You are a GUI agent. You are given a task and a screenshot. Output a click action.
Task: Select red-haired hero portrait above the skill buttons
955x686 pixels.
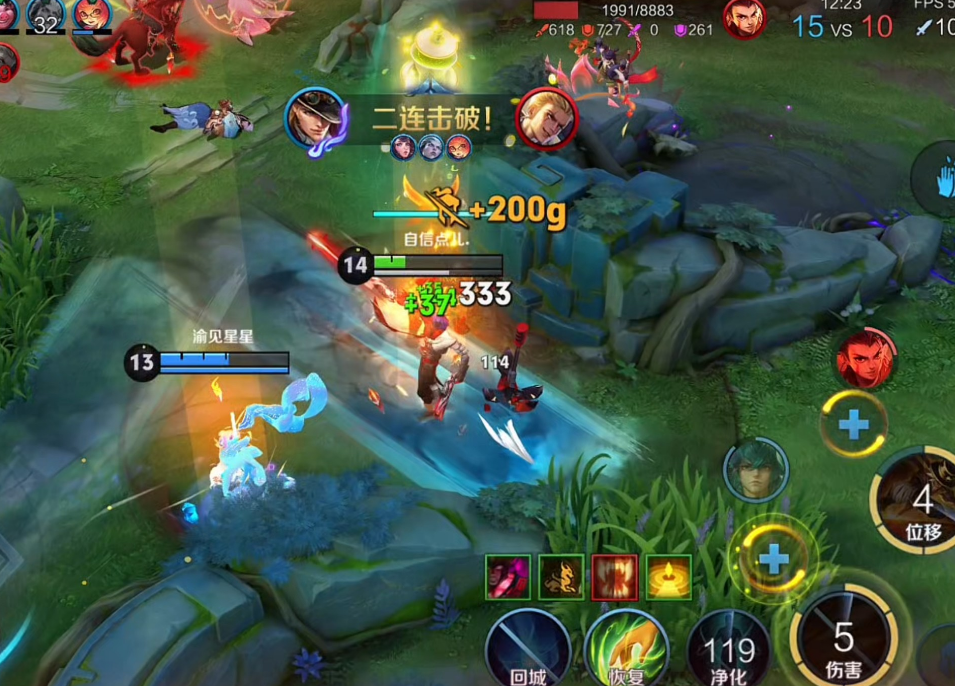tap(866, 358)
